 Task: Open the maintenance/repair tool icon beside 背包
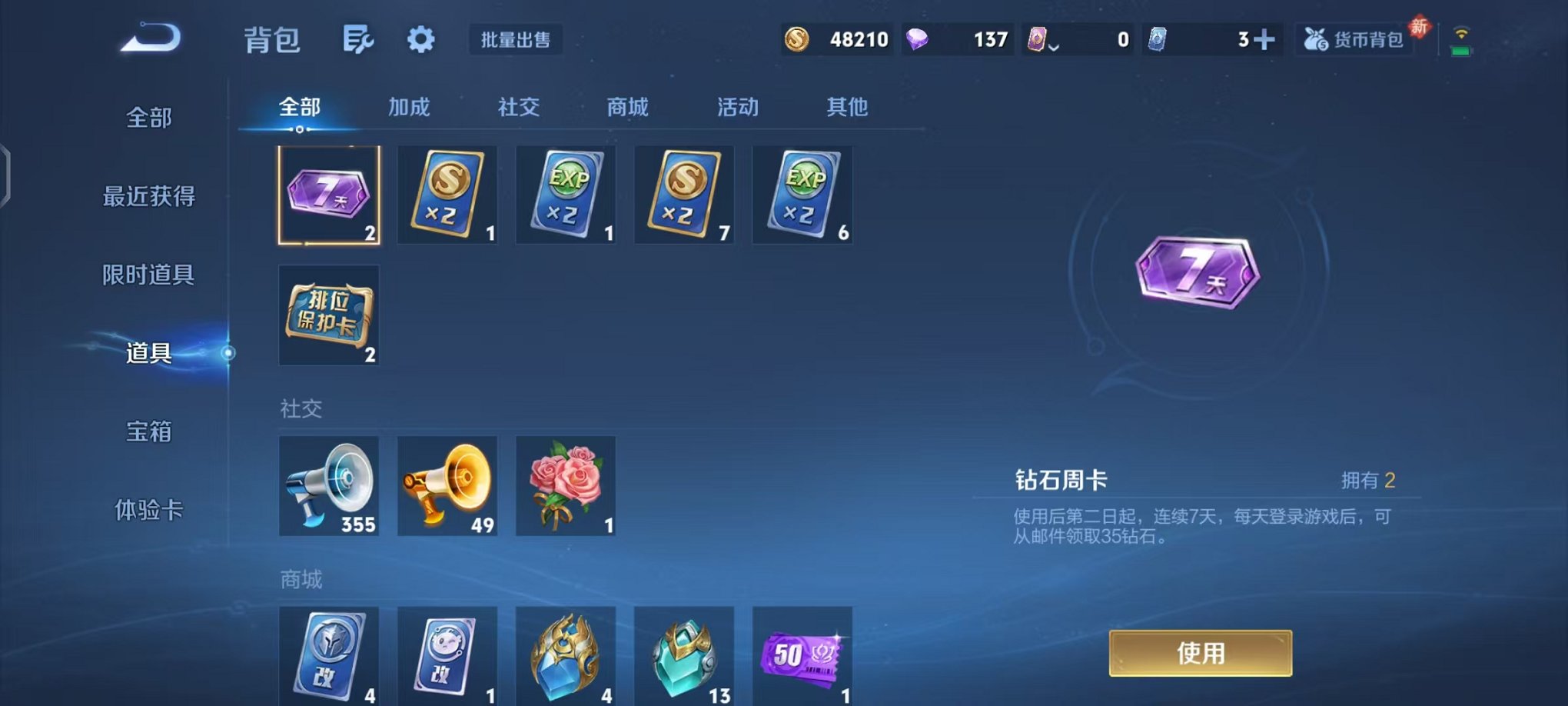pos(358,38)
